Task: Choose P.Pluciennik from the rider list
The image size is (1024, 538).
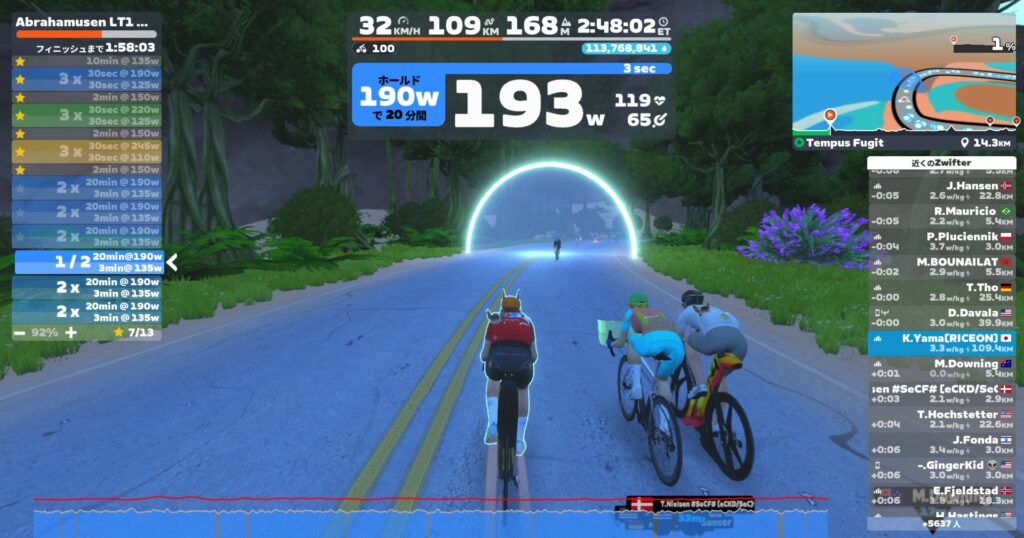Action: tap(940, 240)
